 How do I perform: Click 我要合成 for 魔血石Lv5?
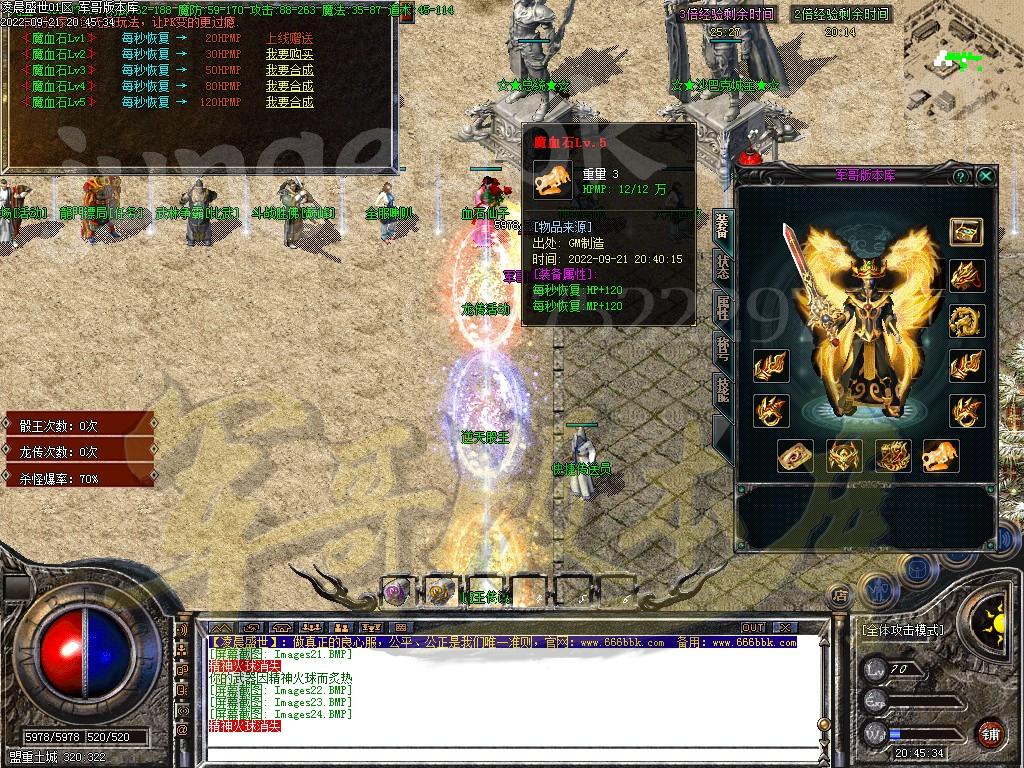[x=289, y=102]
